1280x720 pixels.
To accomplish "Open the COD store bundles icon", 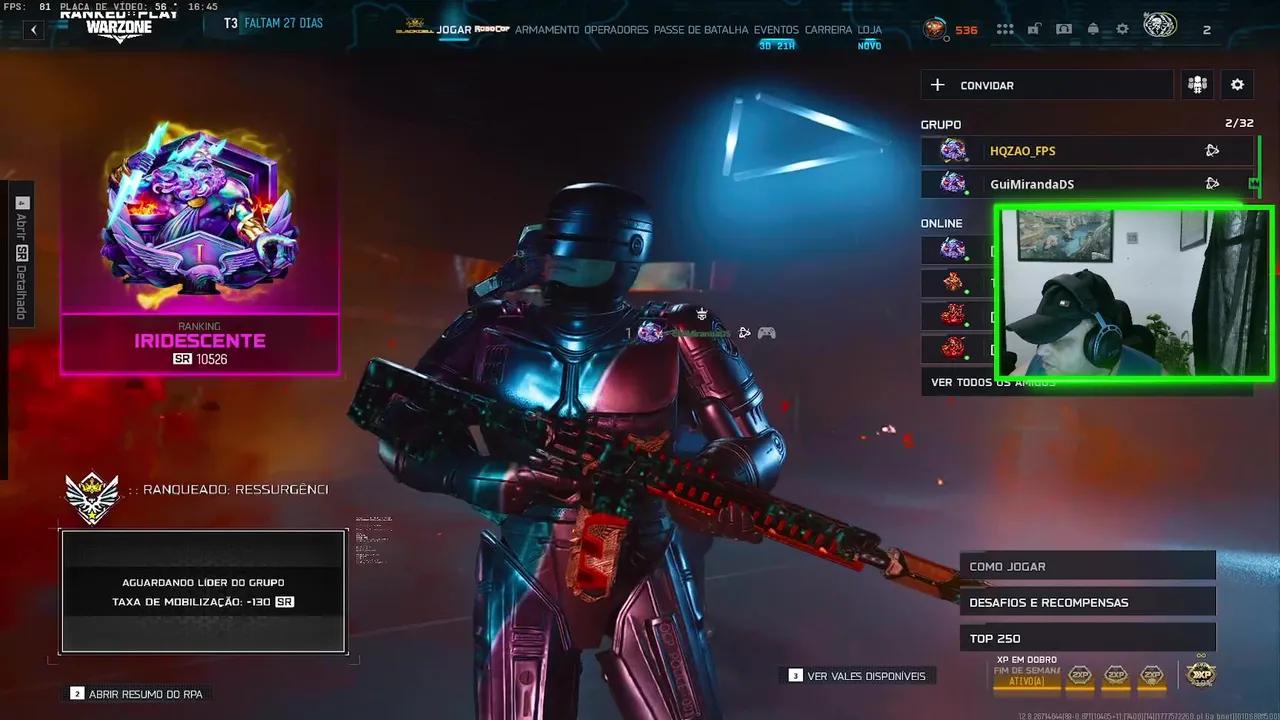I will [x=1064, y=29].
